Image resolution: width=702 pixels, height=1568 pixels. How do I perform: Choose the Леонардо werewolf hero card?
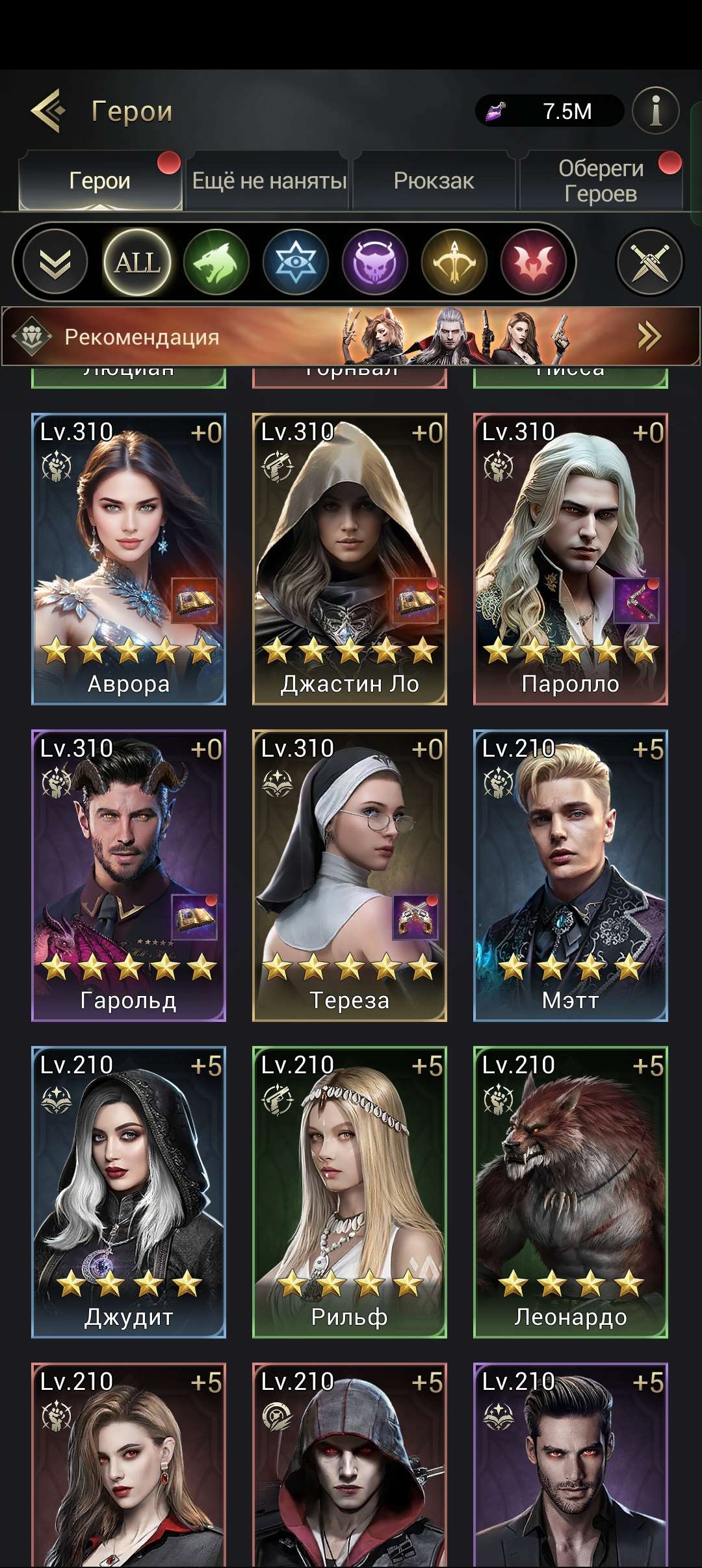tap(571, 1192)
